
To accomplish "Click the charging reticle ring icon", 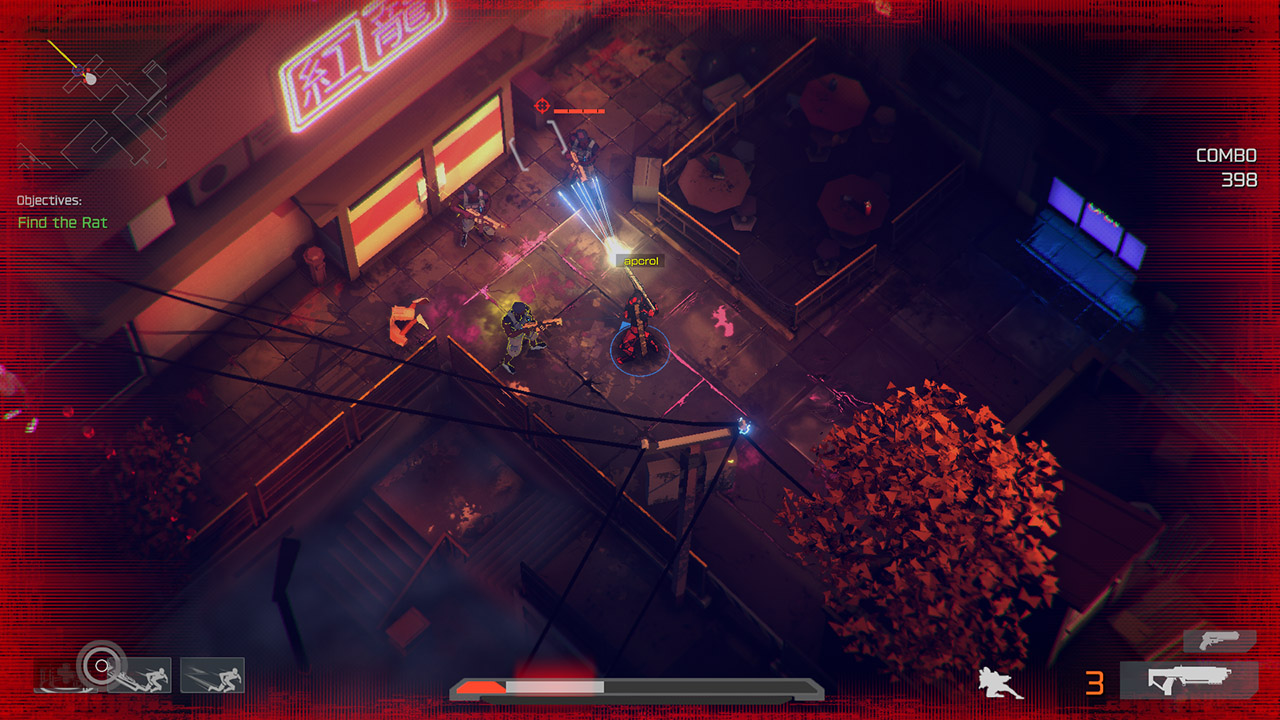I will tap(100, 665).
